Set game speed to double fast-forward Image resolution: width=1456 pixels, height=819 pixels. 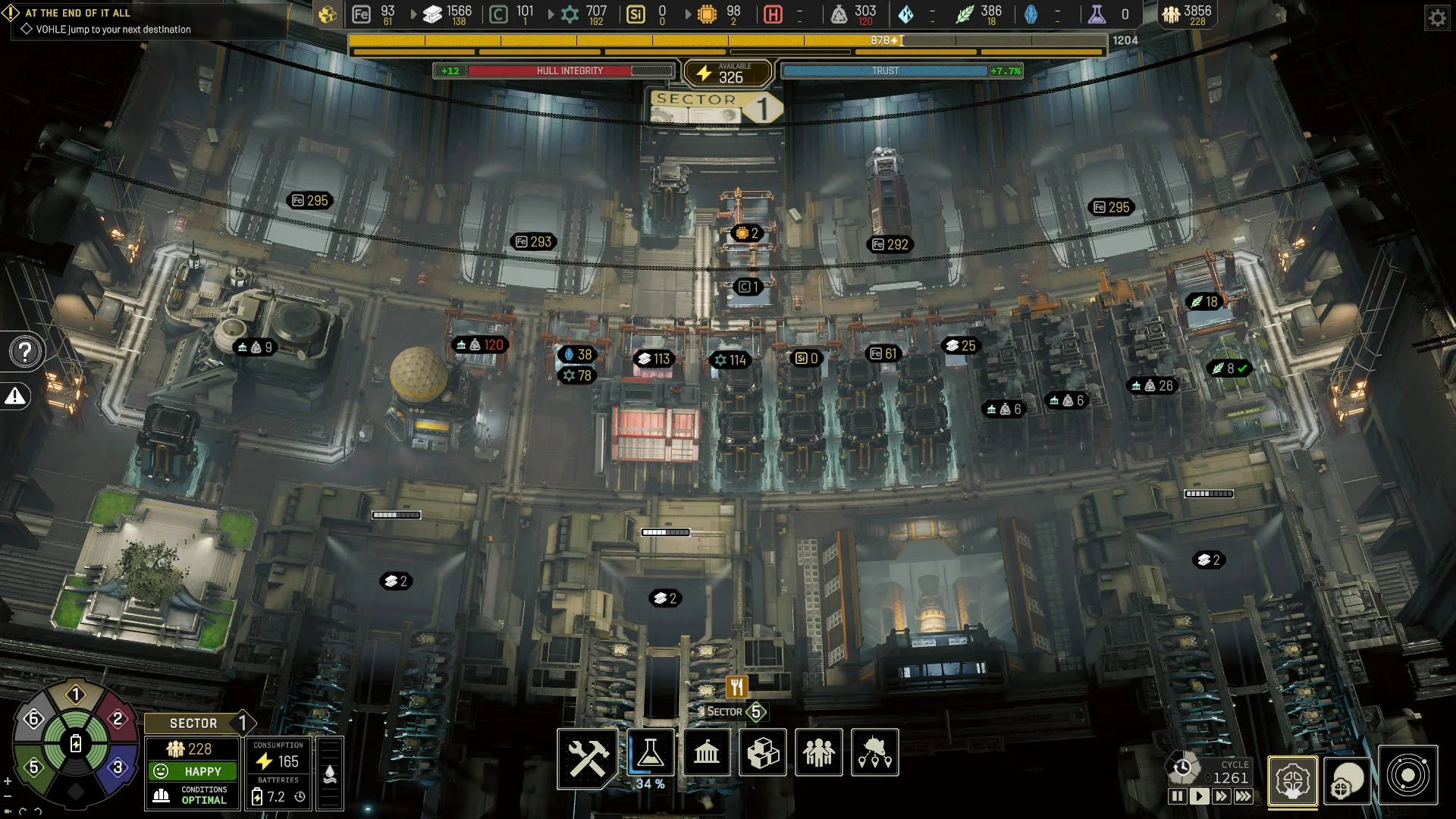tap(1221, 796)
